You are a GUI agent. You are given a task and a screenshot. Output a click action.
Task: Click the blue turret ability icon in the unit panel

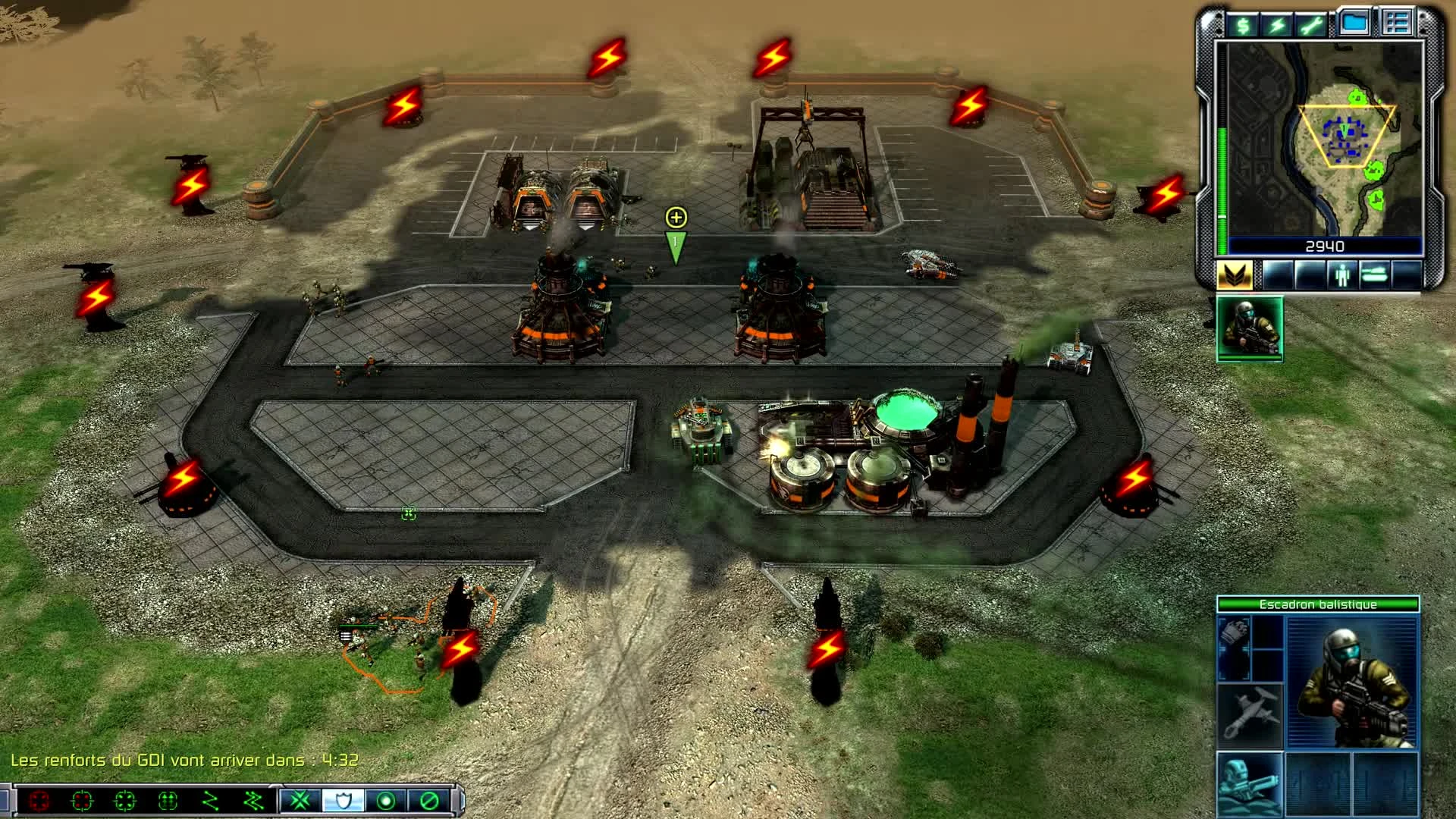(x=1249, y=783)
